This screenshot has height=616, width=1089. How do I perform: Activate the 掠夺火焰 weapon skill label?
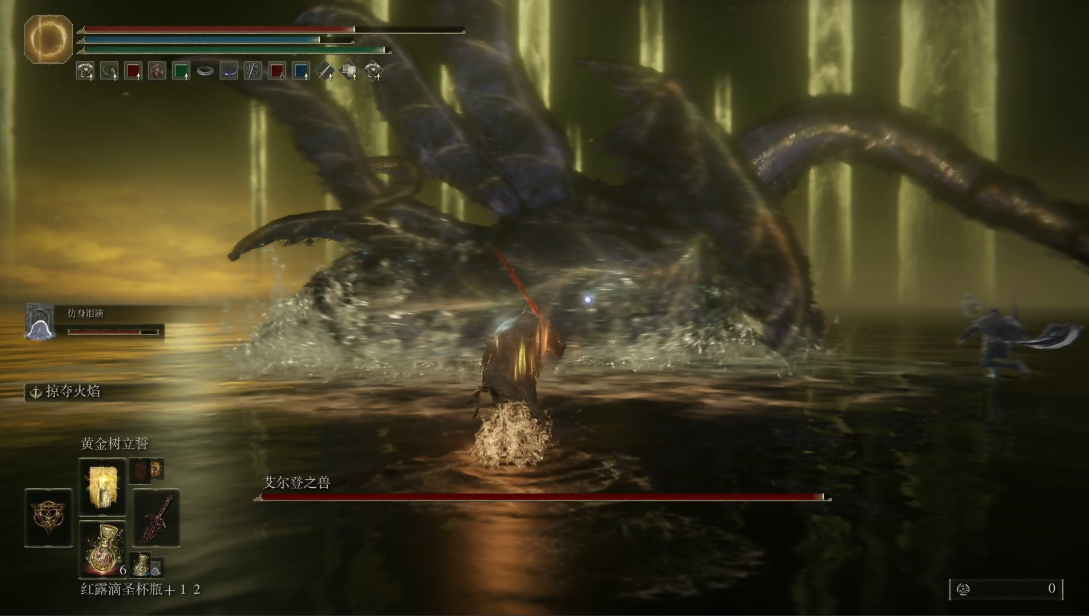tap(65, 392)
